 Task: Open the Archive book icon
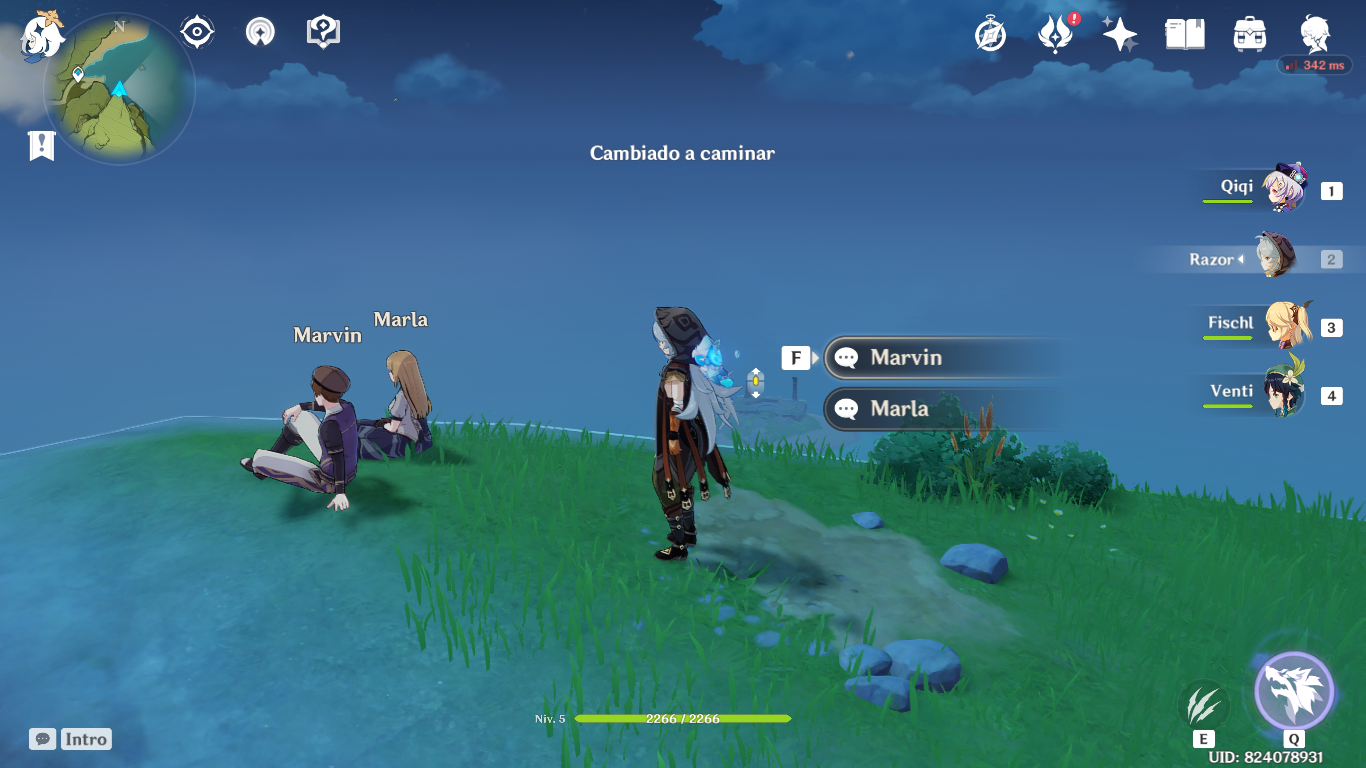(x=1184, y=33)
